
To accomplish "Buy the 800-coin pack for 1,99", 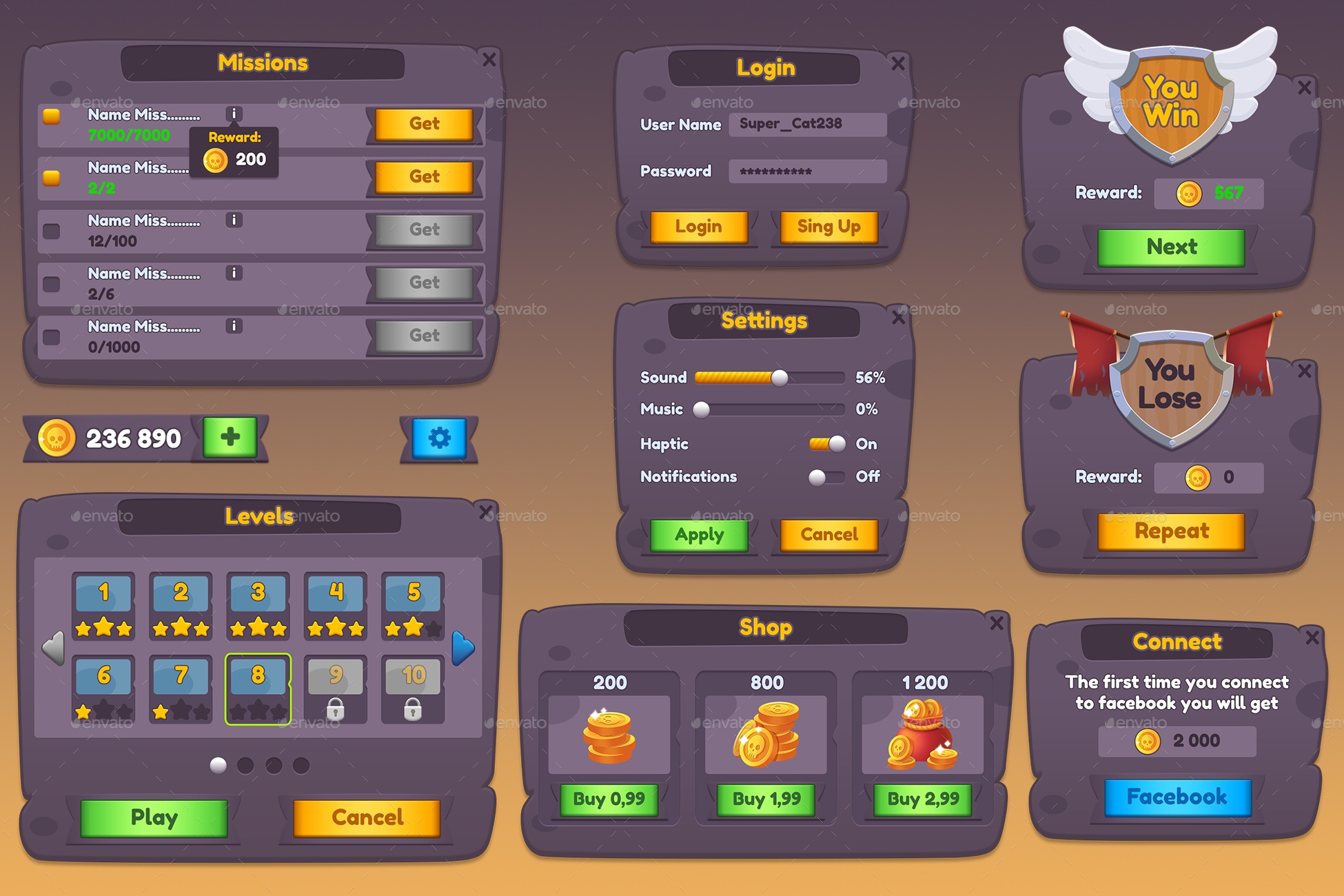I will (765, 800).
